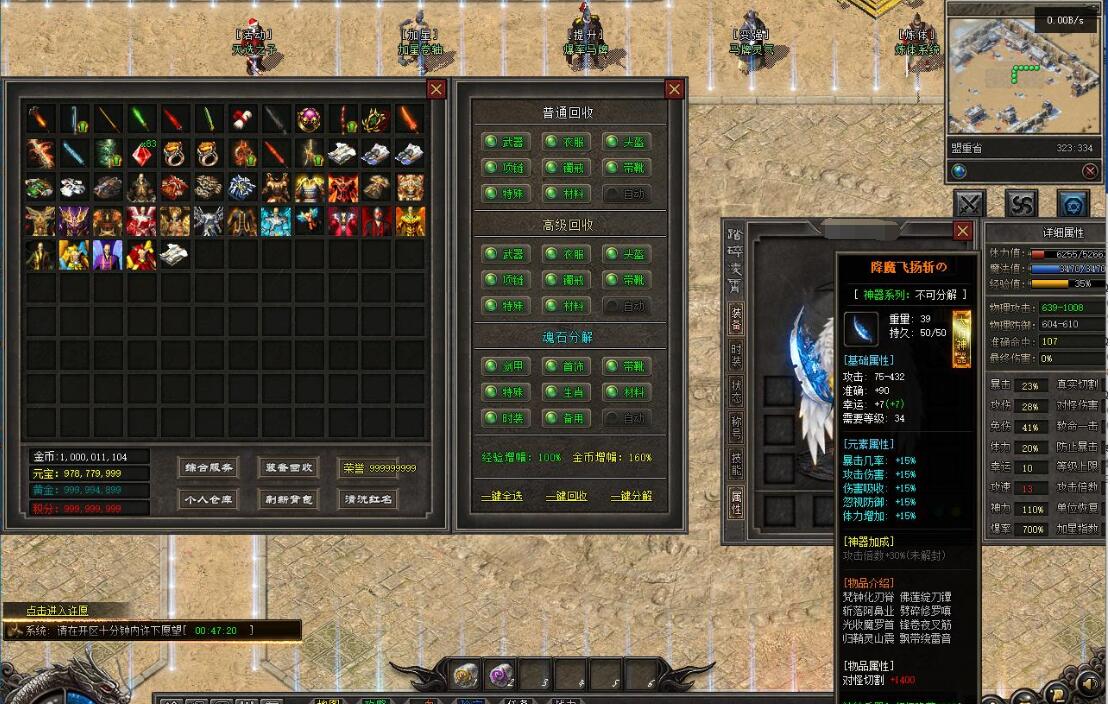Close the inventory bag window
The height and width of the screenshot is (704, 1110).
[x=436, y=90]
